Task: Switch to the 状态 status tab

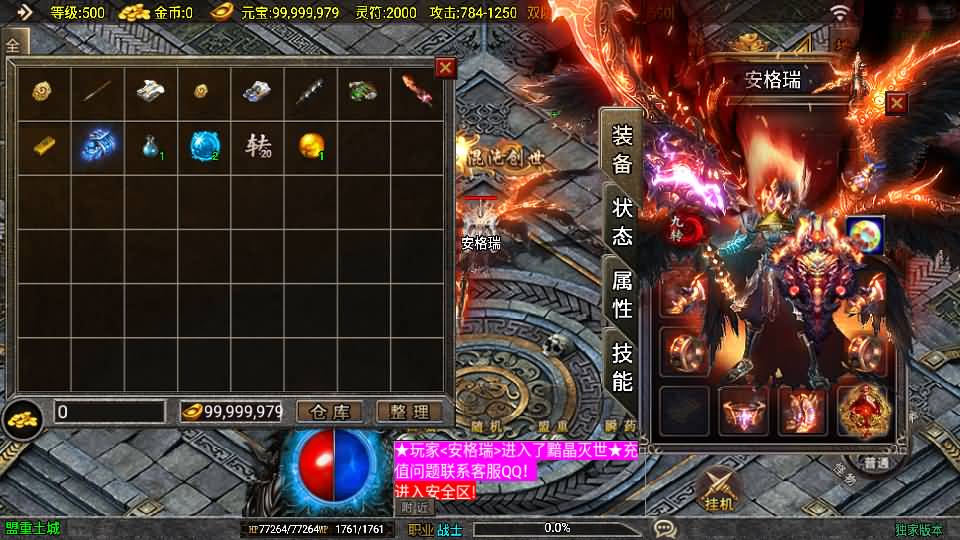Action: click(622, 222)
